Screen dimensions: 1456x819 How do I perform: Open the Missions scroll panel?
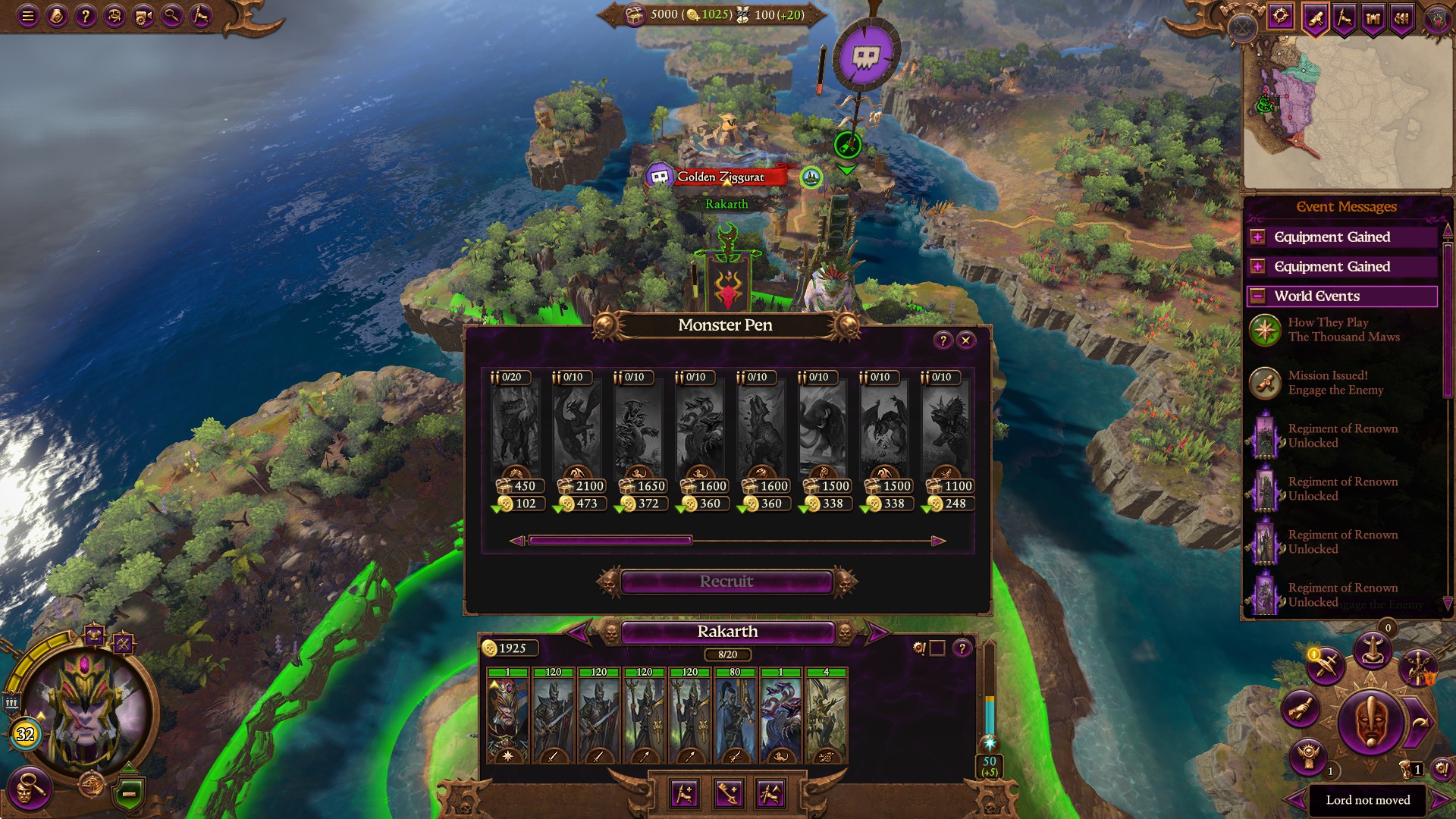tap(1315, 19)
